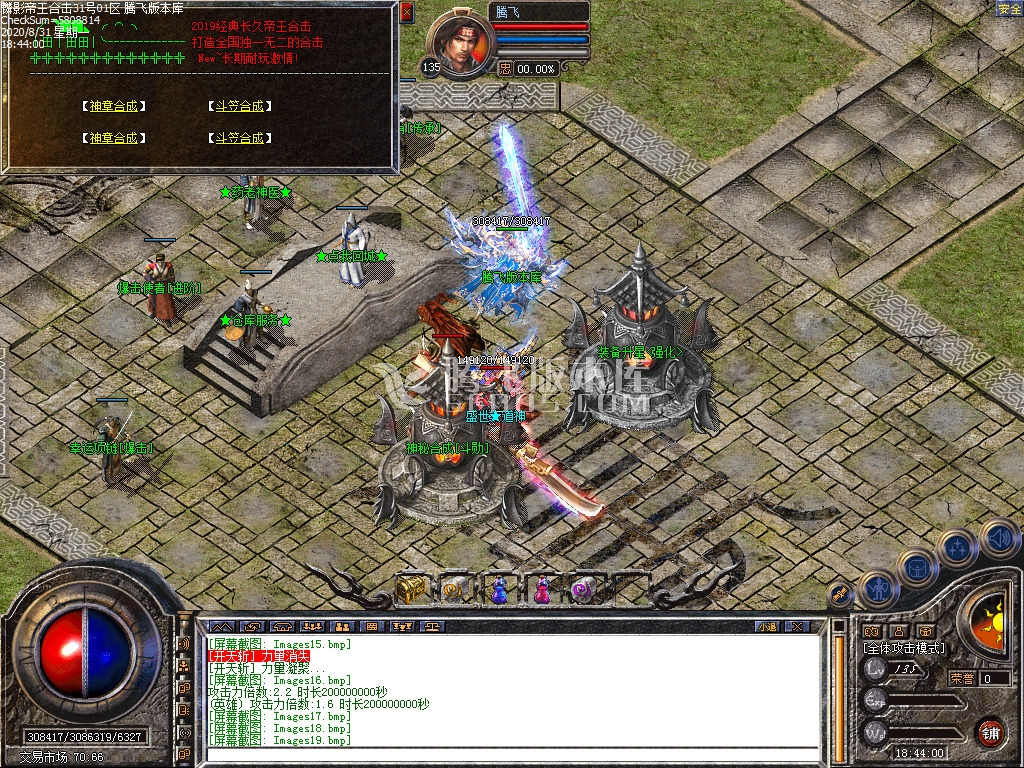
Task: Use the golden treasure chest belt slot
Action: [x=410, y=590]
